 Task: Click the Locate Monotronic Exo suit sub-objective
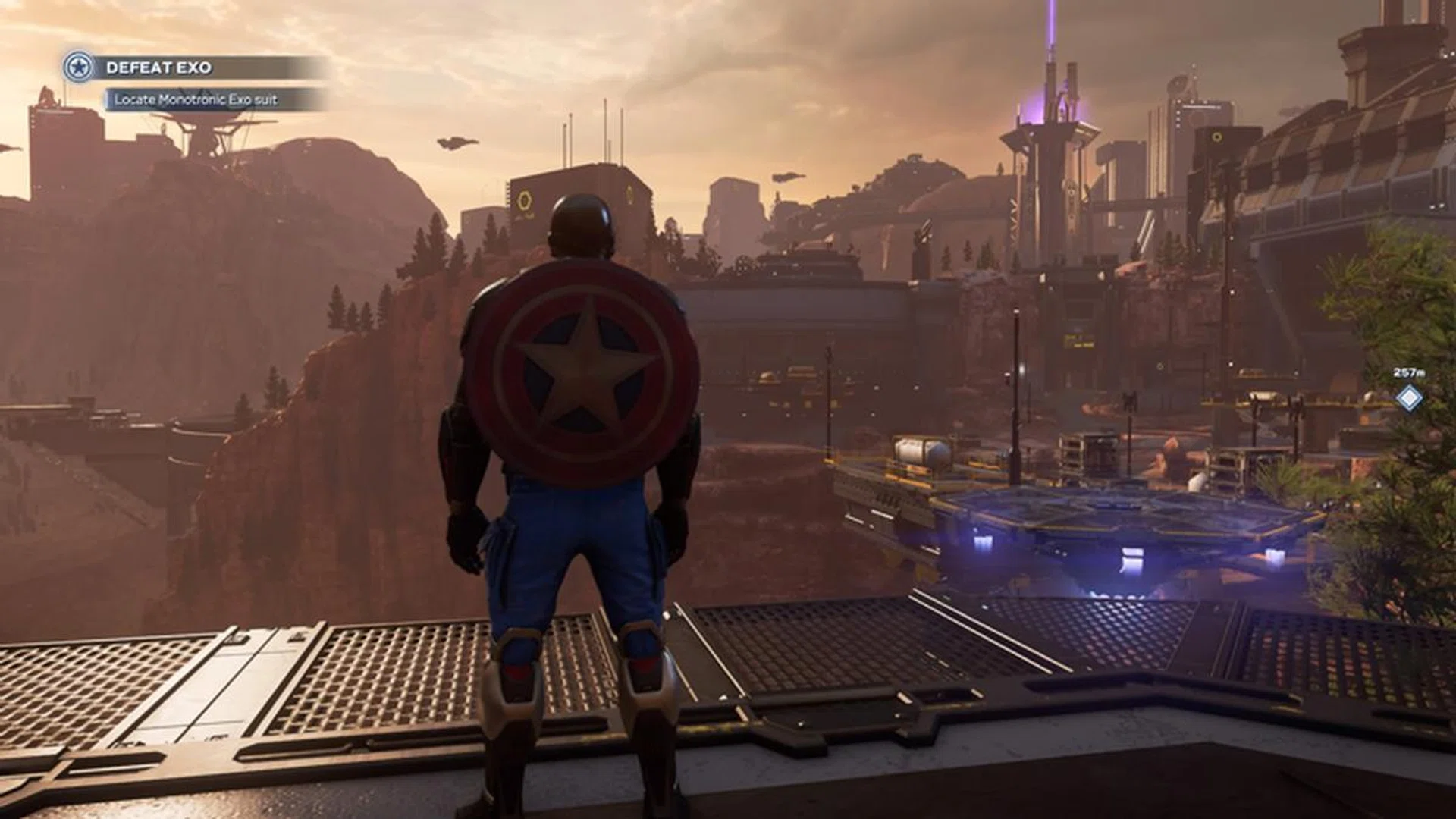coord(196,99)
